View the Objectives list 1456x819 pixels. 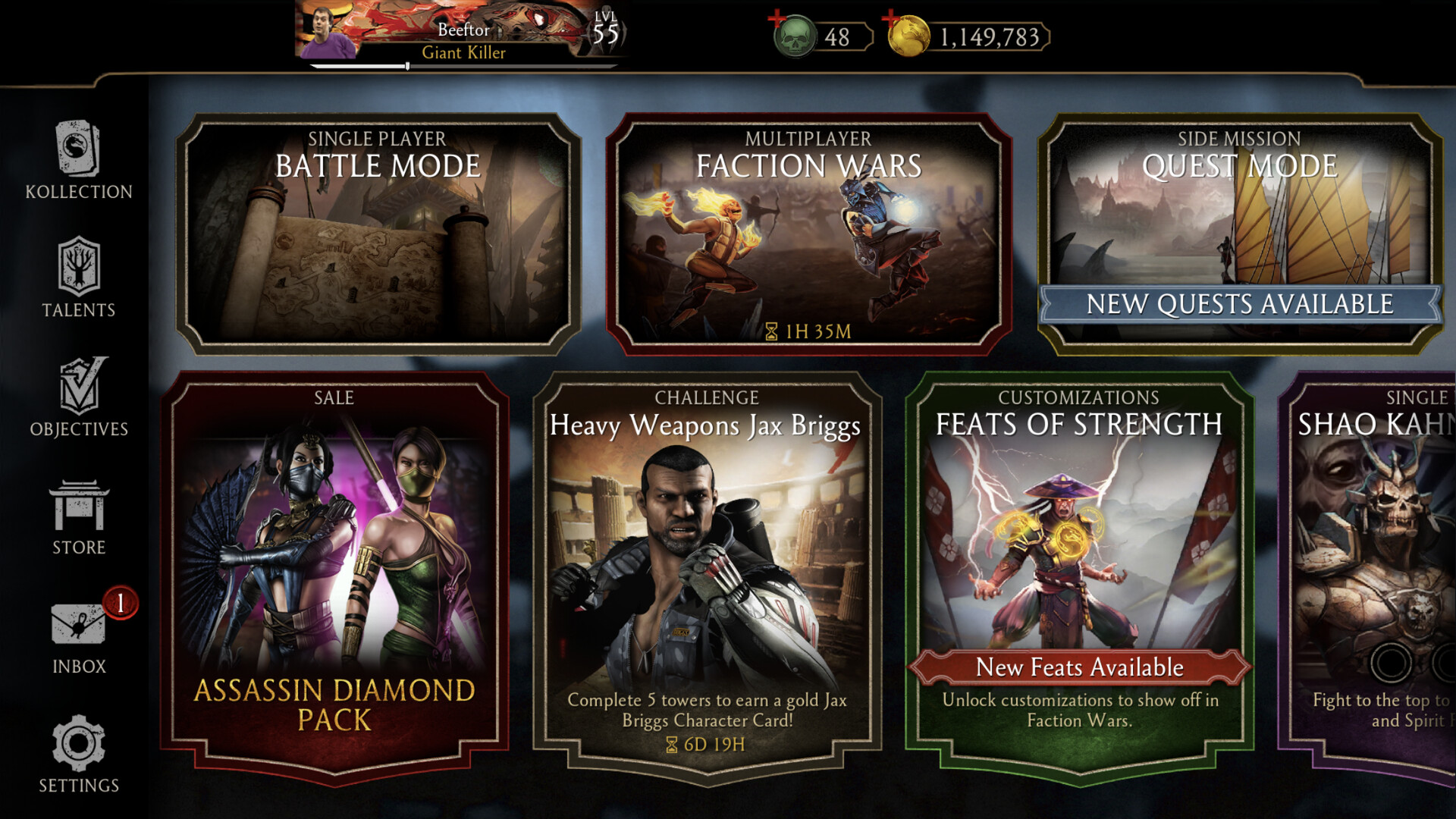[x=79, y=397]
